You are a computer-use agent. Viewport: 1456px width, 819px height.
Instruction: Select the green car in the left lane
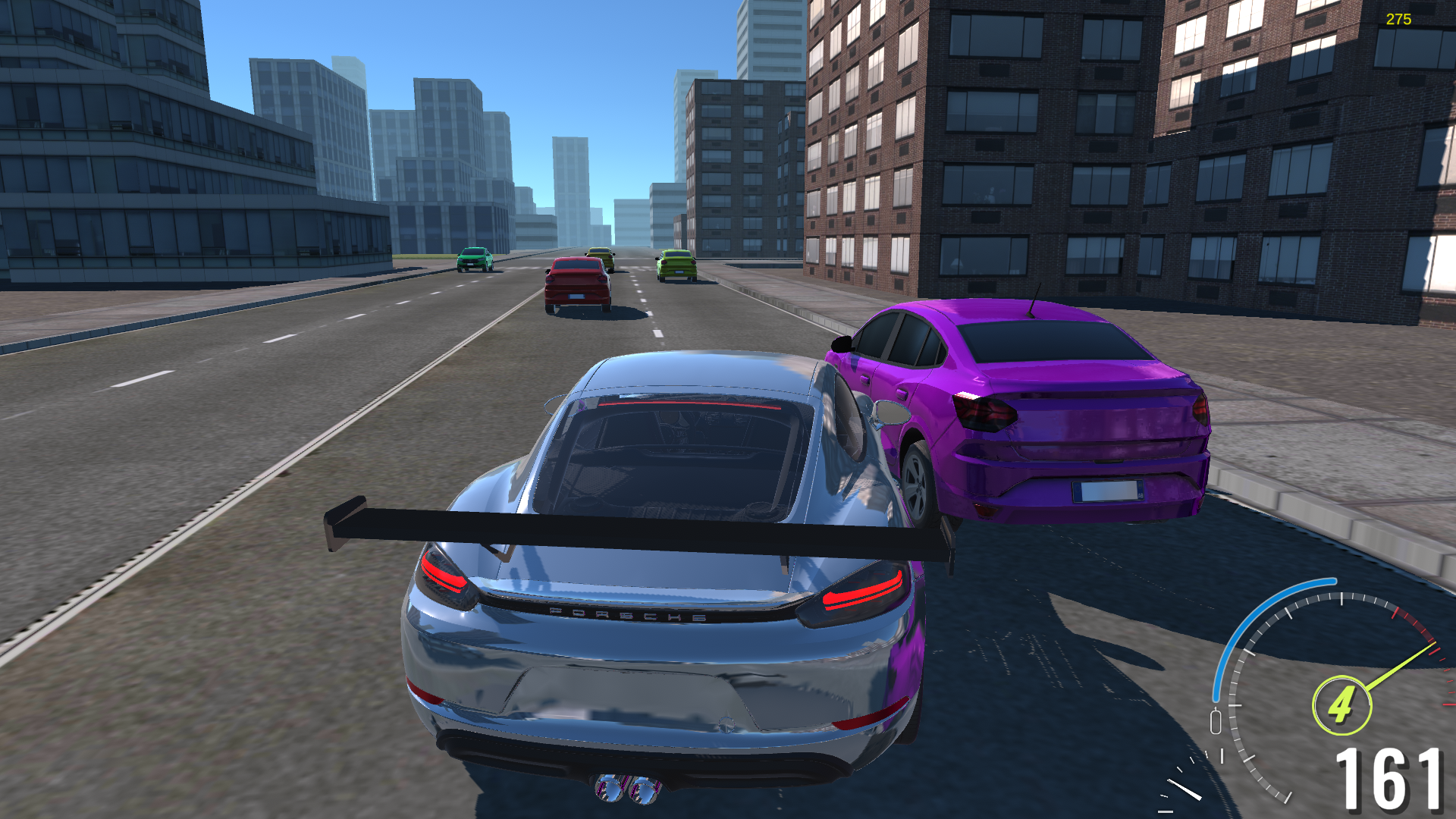pyautogui.click(x=475, y=260)
